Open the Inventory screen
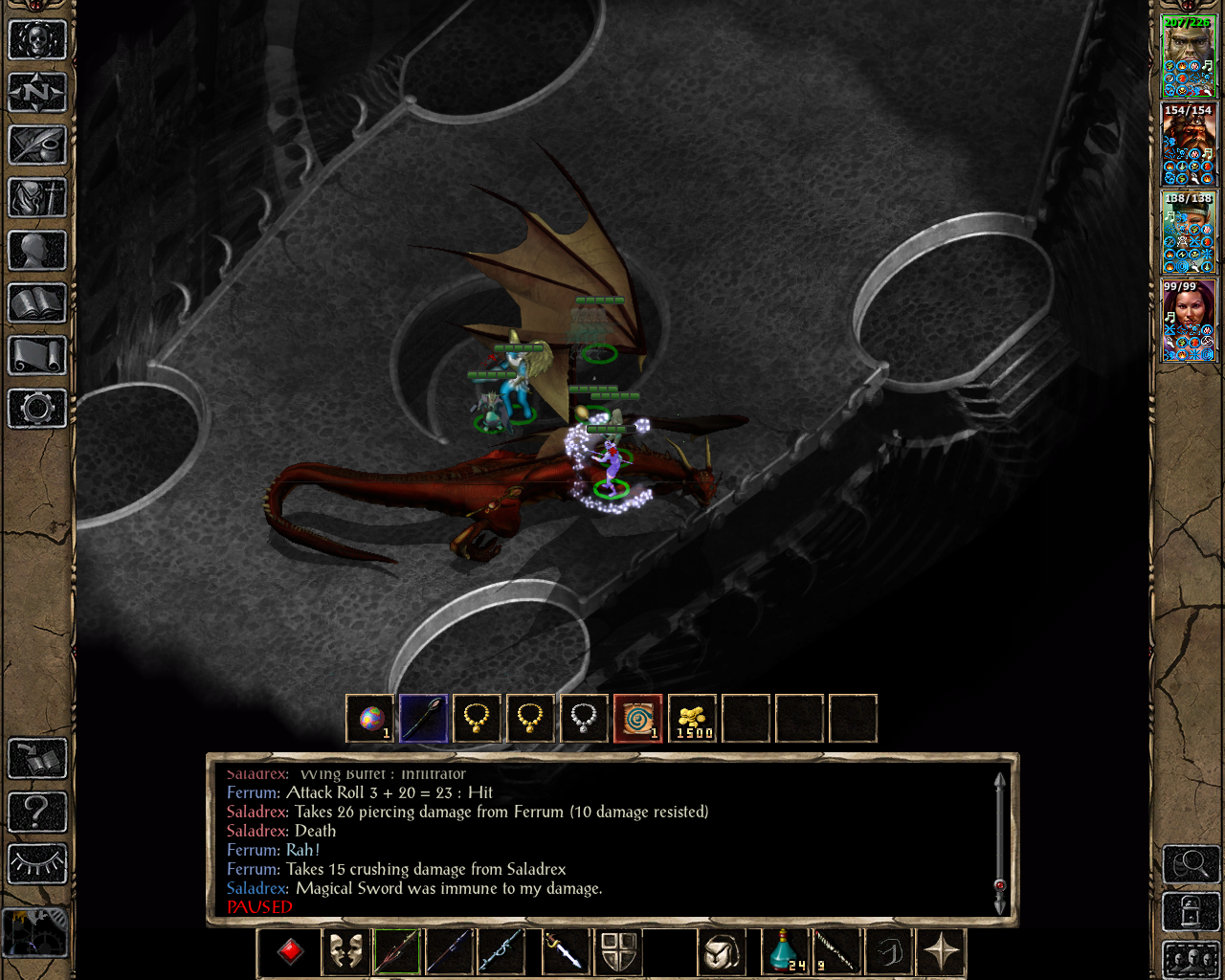 (x=36, y=199)
